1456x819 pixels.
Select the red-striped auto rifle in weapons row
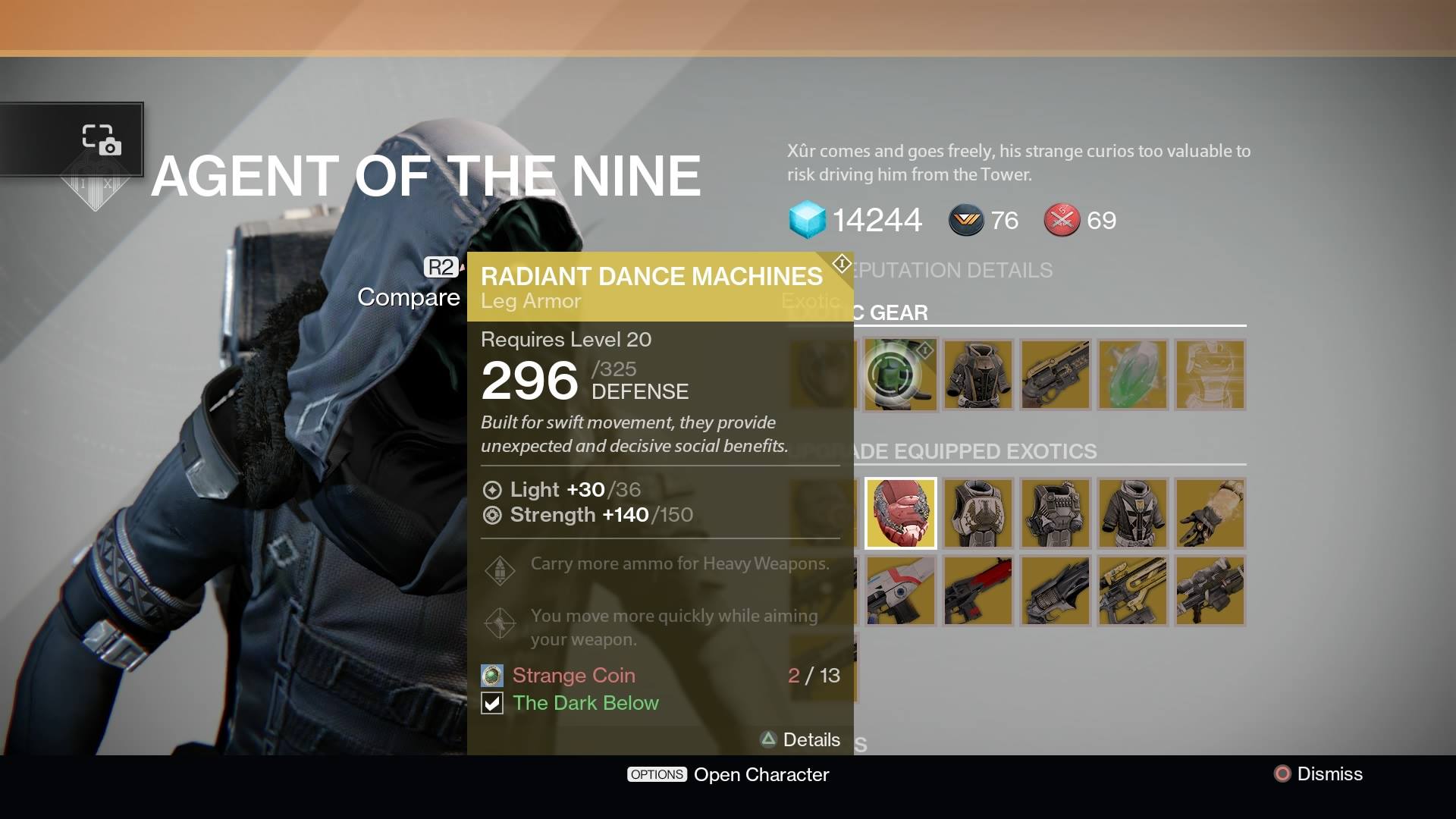pos(978,591)
